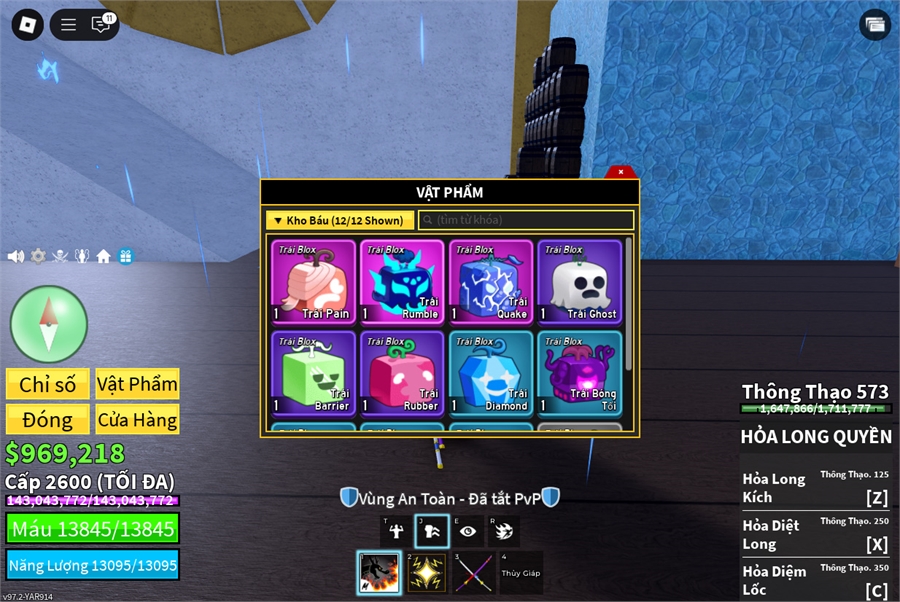Select the Trái Diamond fruit slot
This screenshot has width=900, height=602.
[490, 373]
